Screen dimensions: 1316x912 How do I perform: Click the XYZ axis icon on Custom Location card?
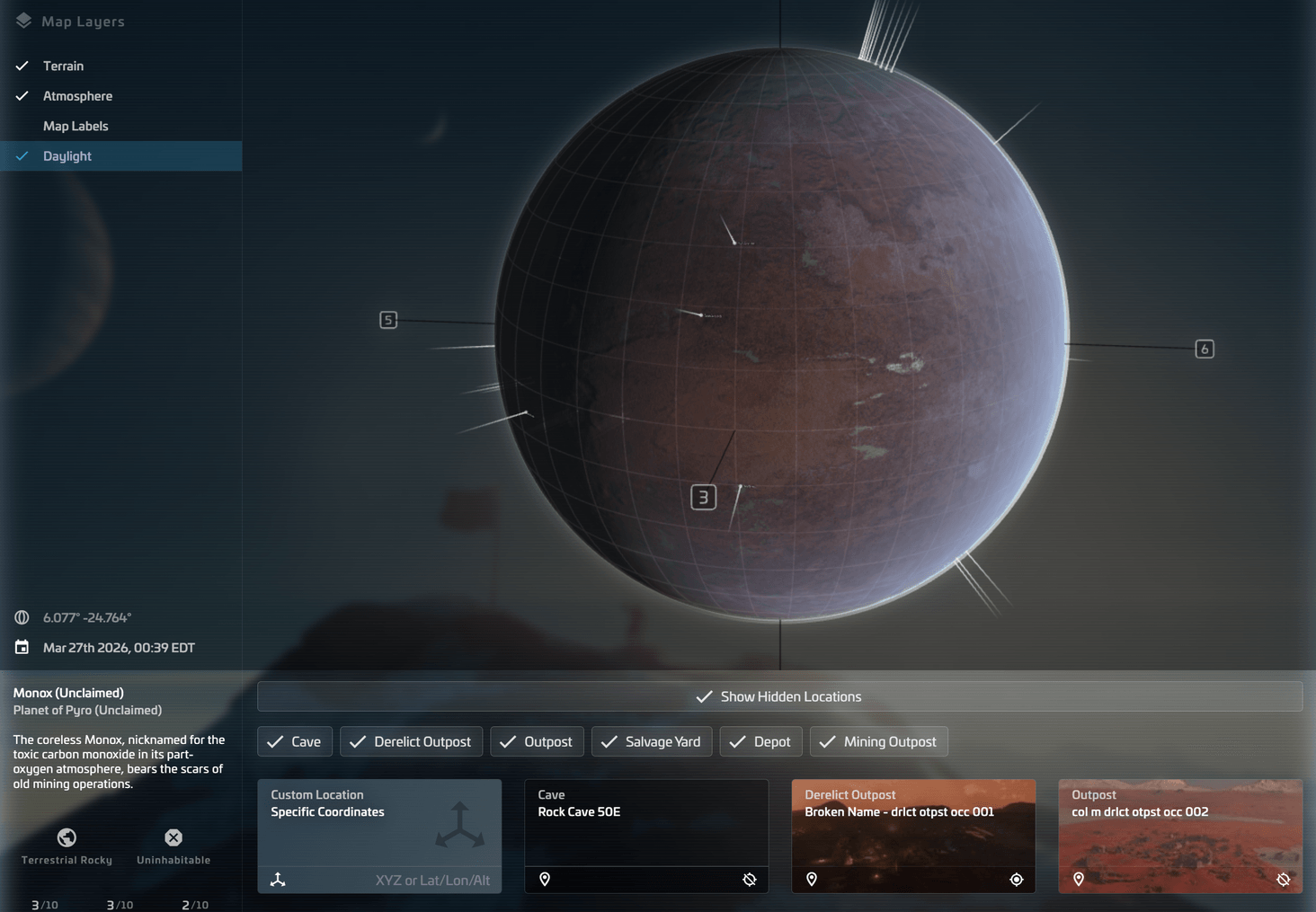click(278, 880)
